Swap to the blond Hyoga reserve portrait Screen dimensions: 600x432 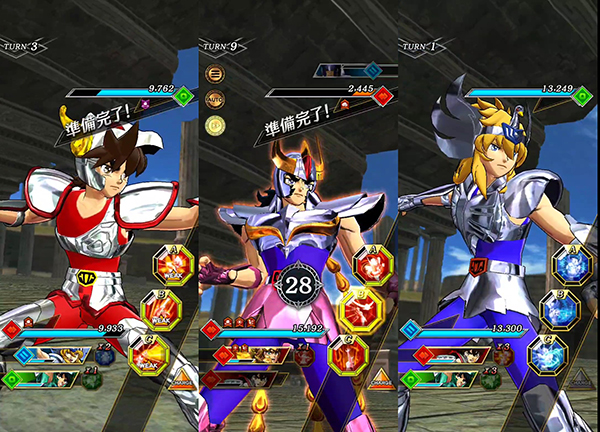[x=65, y=355]
